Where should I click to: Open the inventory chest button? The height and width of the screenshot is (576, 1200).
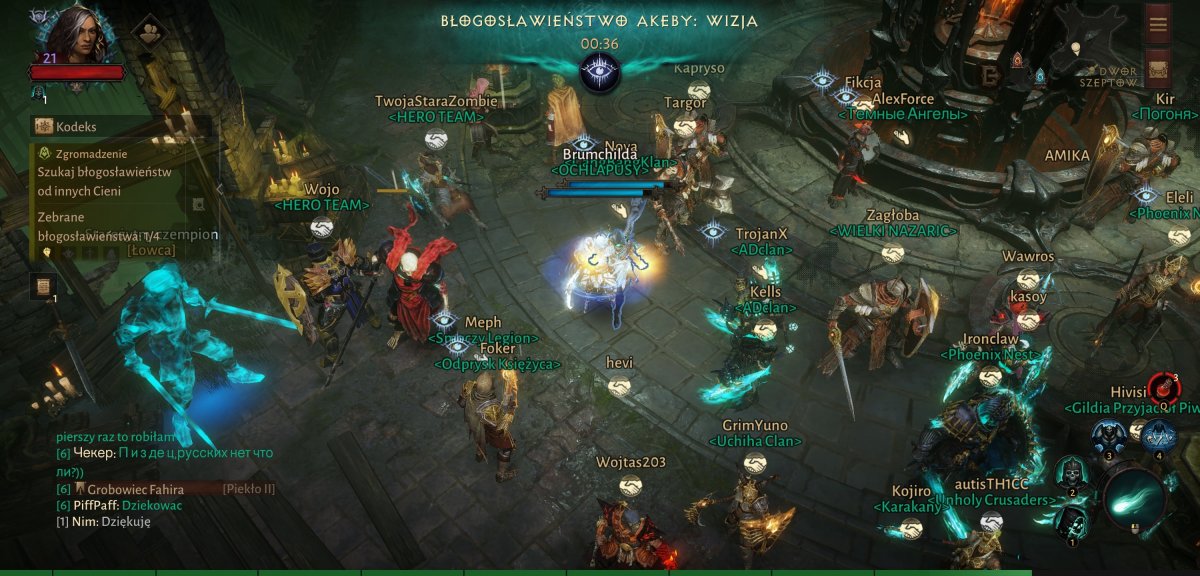pyautogui.click(x=1158, y=70)
